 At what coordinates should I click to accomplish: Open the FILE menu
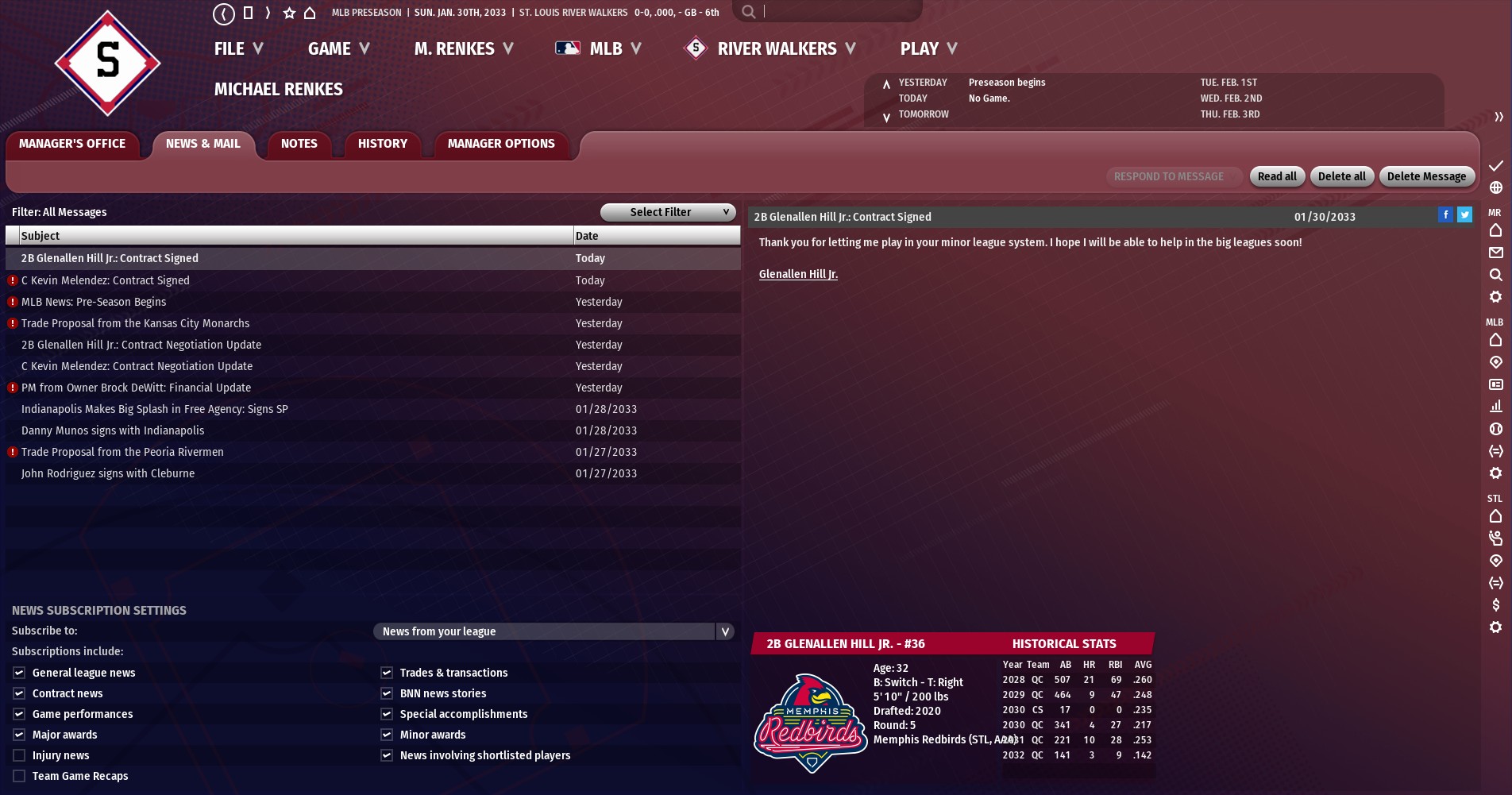click(237, 49)
